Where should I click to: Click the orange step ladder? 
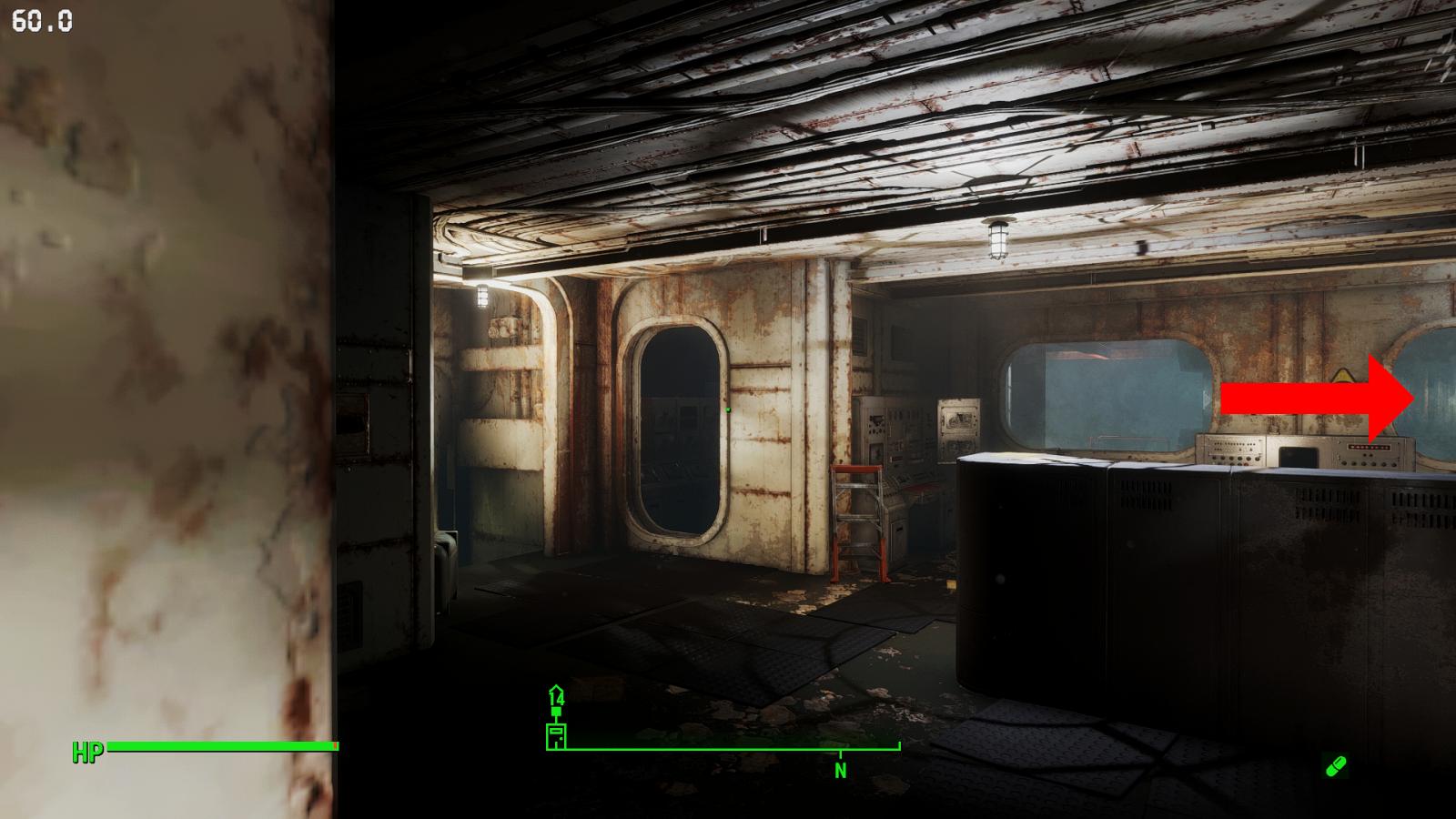click(x=860, y=519)
